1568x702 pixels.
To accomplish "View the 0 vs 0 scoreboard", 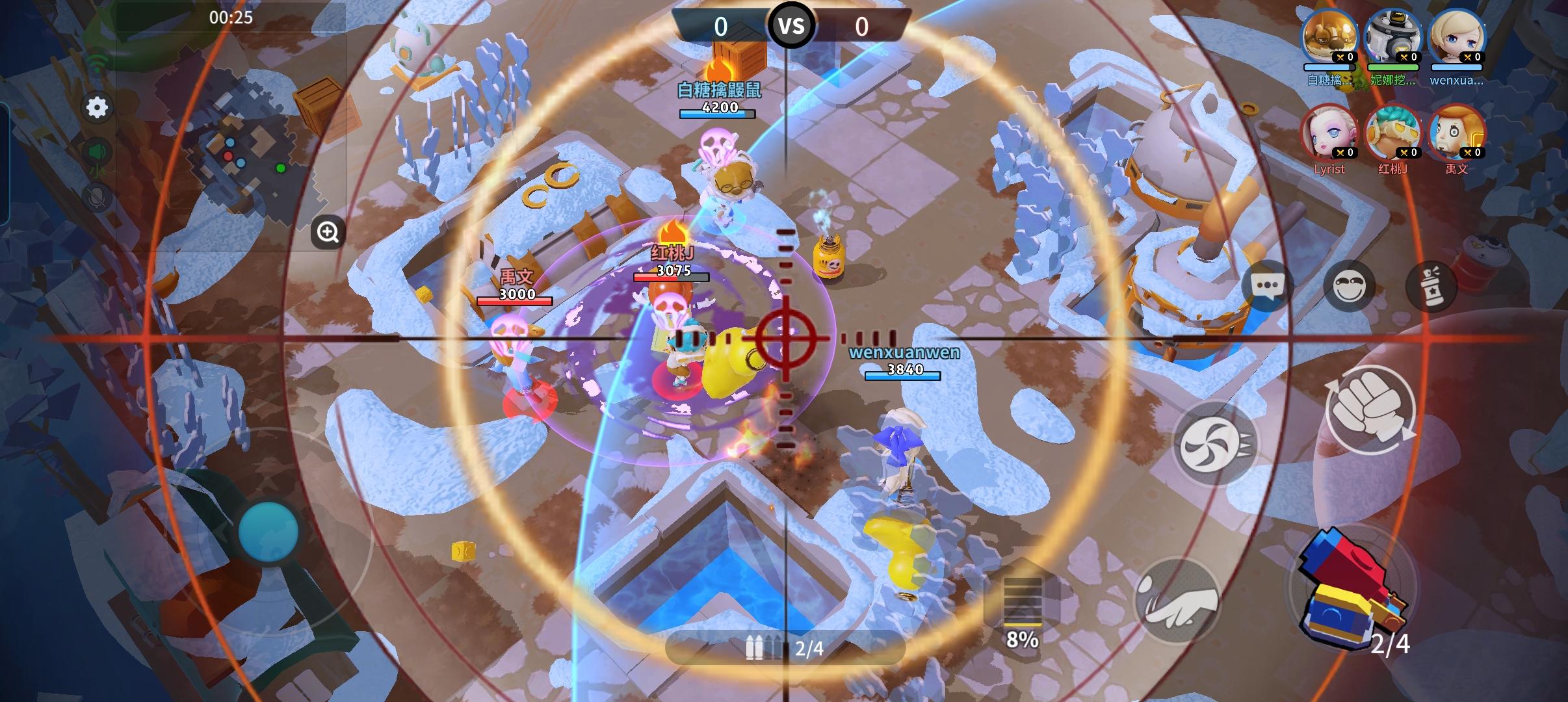I will coord(792,26).
